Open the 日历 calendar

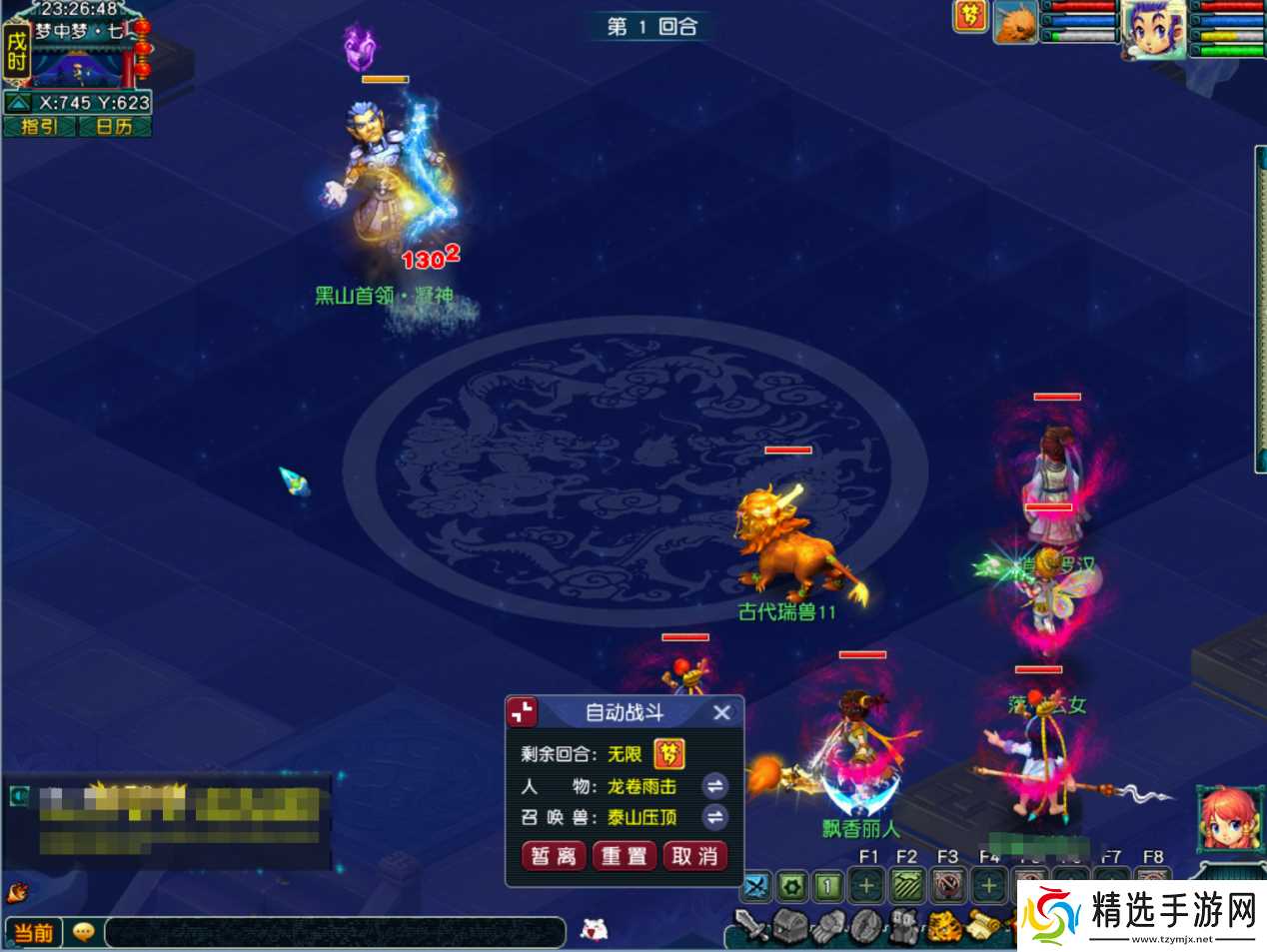(x=114, y=126)
